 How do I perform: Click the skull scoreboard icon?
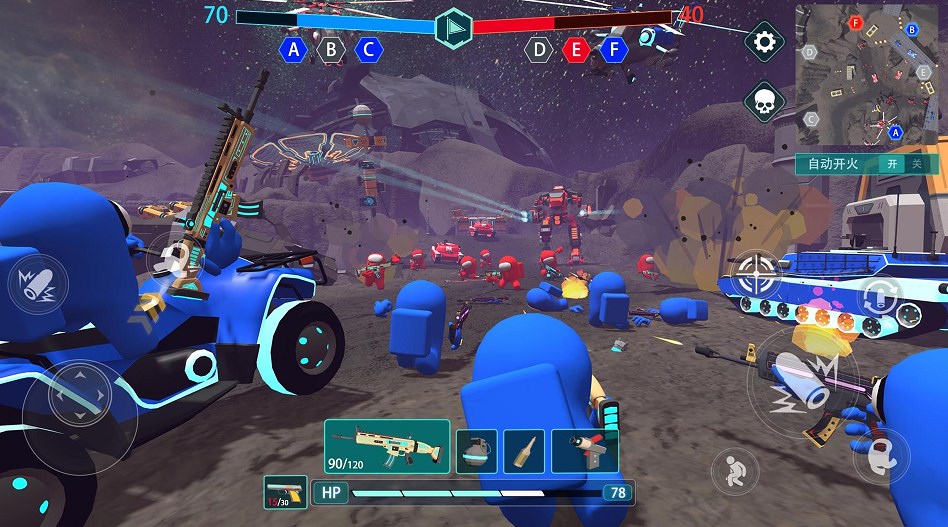point(765,101)
